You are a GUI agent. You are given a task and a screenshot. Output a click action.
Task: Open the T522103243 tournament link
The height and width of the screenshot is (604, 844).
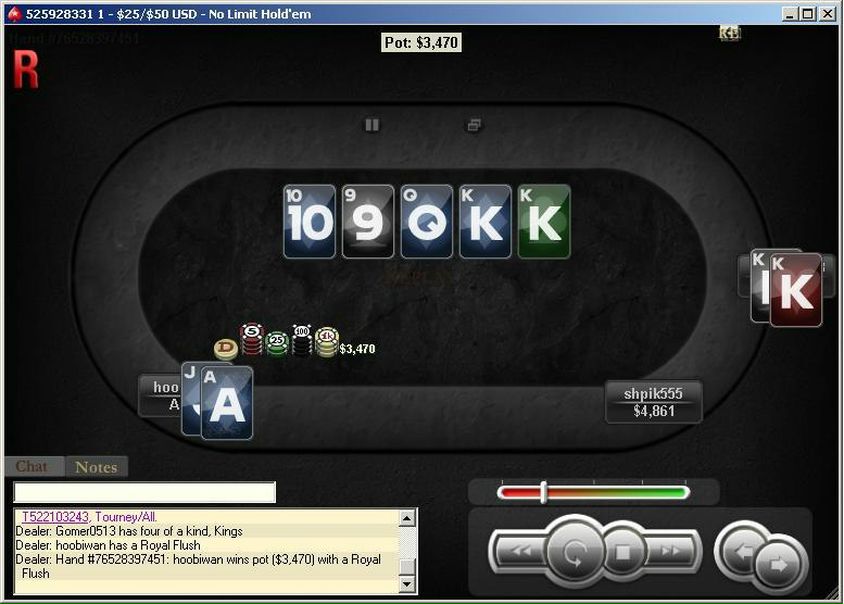55,517
